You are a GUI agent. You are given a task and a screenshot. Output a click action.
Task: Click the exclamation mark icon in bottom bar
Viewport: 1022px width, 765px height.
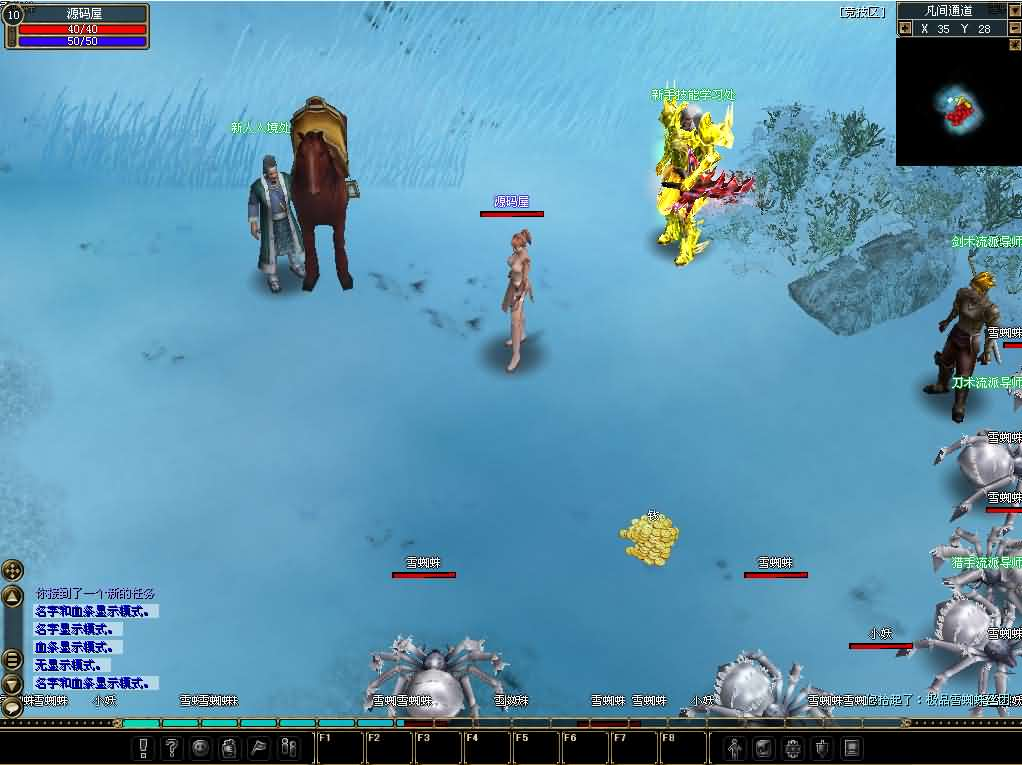tap(144, 747)
